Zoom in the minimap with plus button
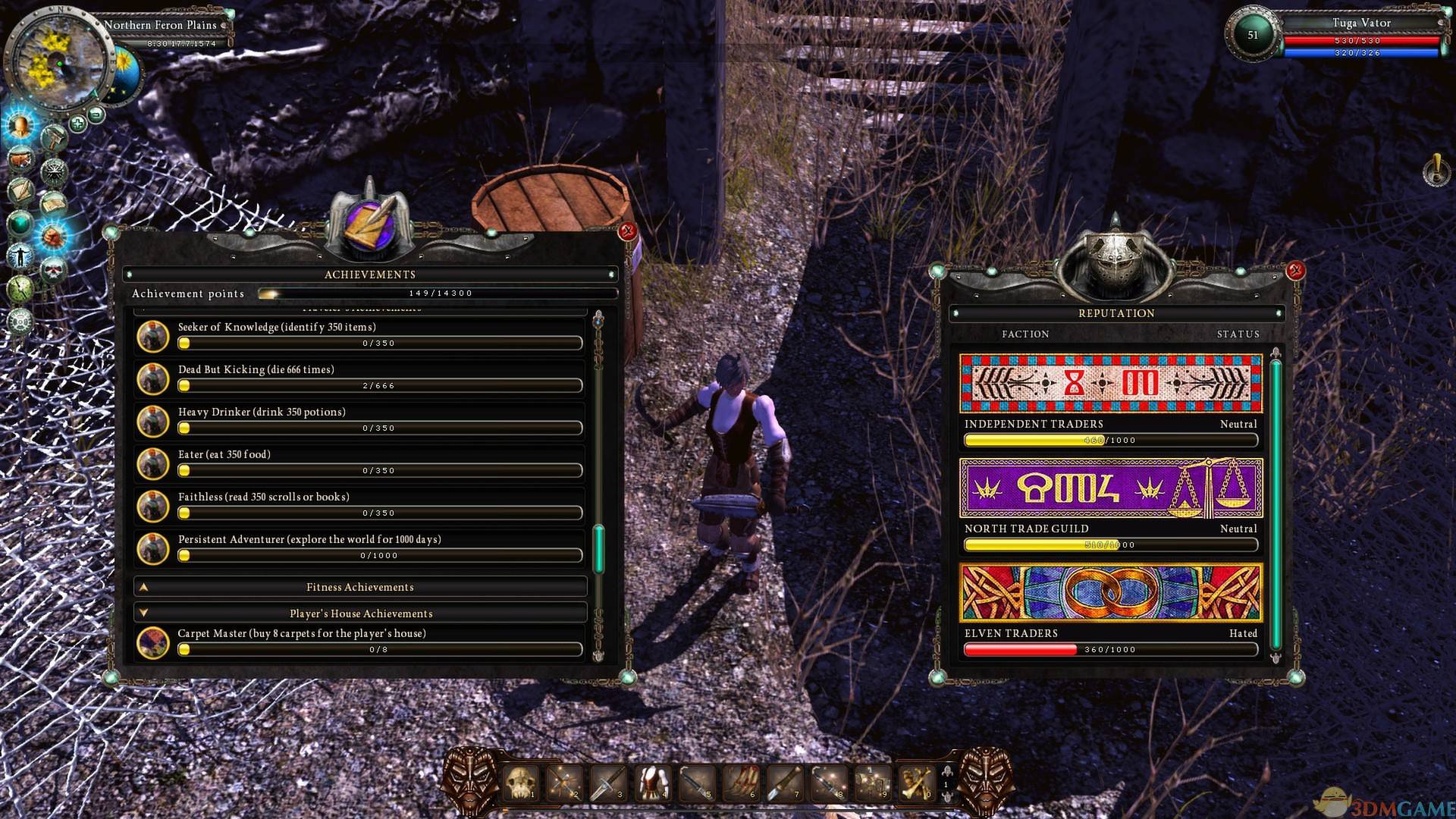 tap(77, 123)
